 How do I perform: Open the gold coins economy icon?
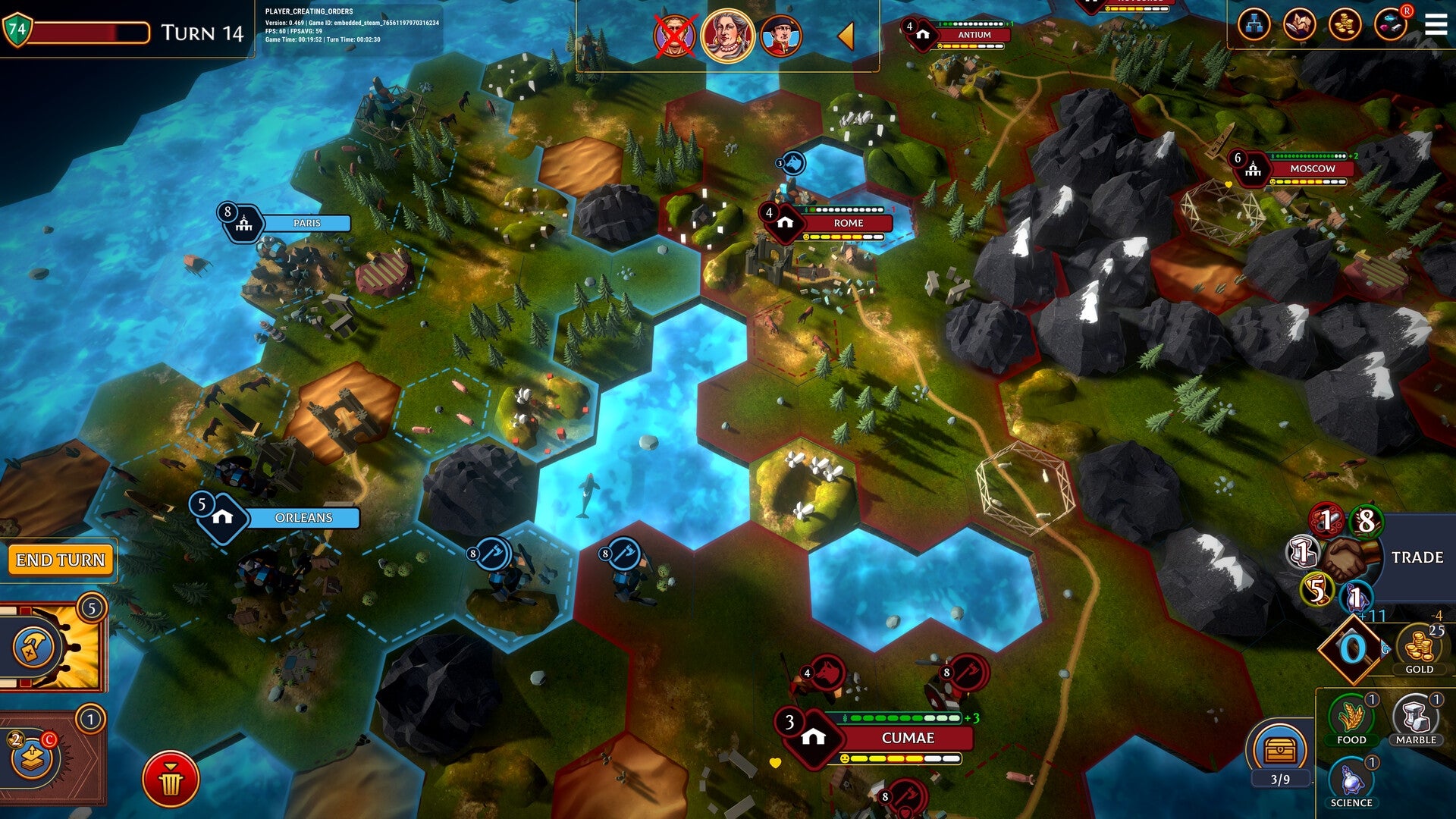click(1344, 23)
